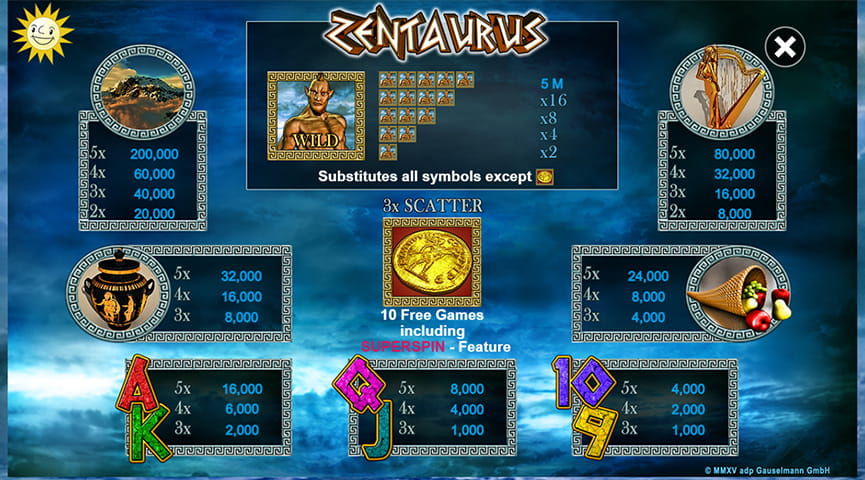Close the Zentaurus paytable screen
The width and height of the screenshot is (865, 480).
coord(786,47)
